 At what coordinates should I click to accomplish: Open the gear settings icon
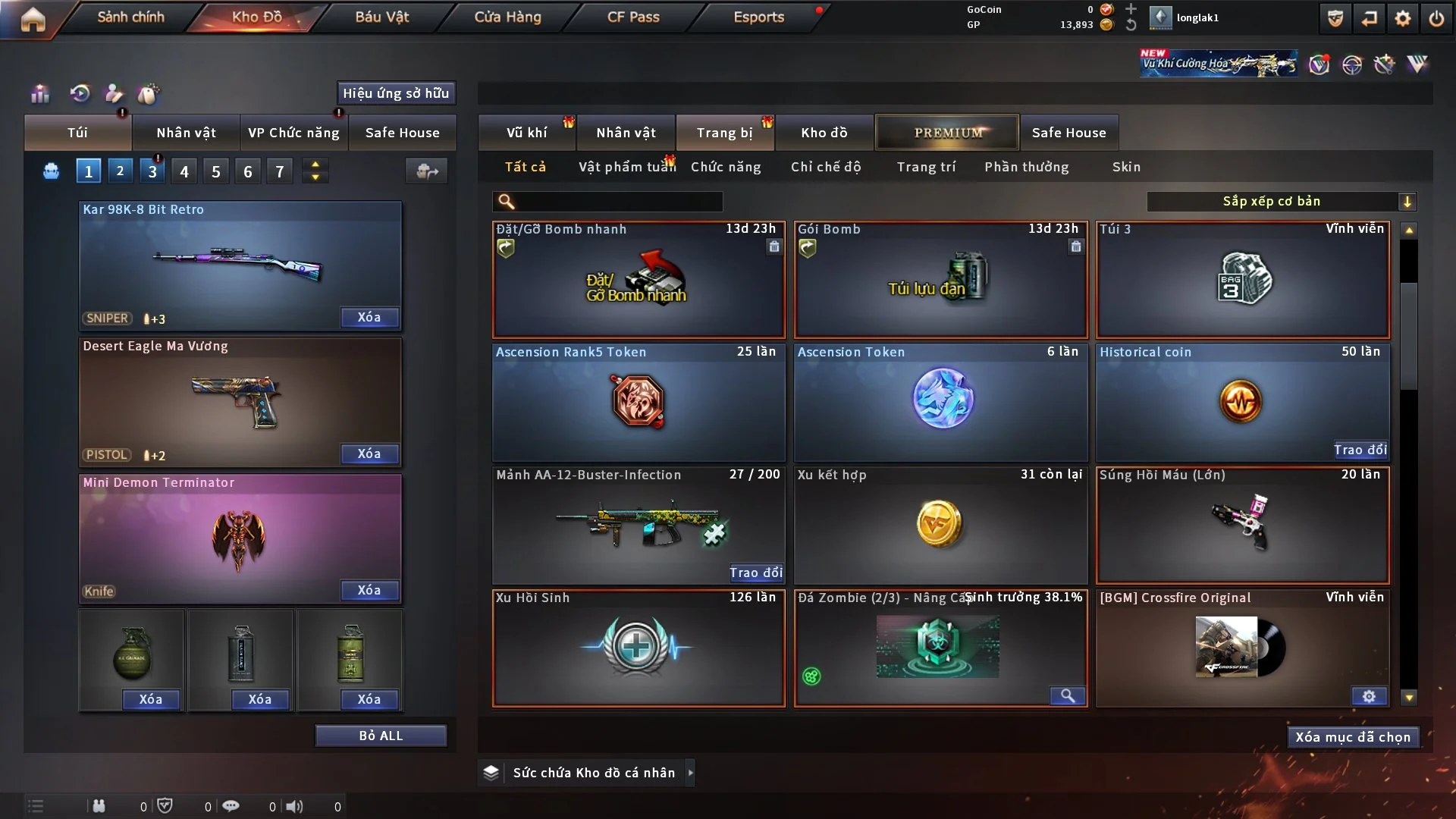(1402, 18)
